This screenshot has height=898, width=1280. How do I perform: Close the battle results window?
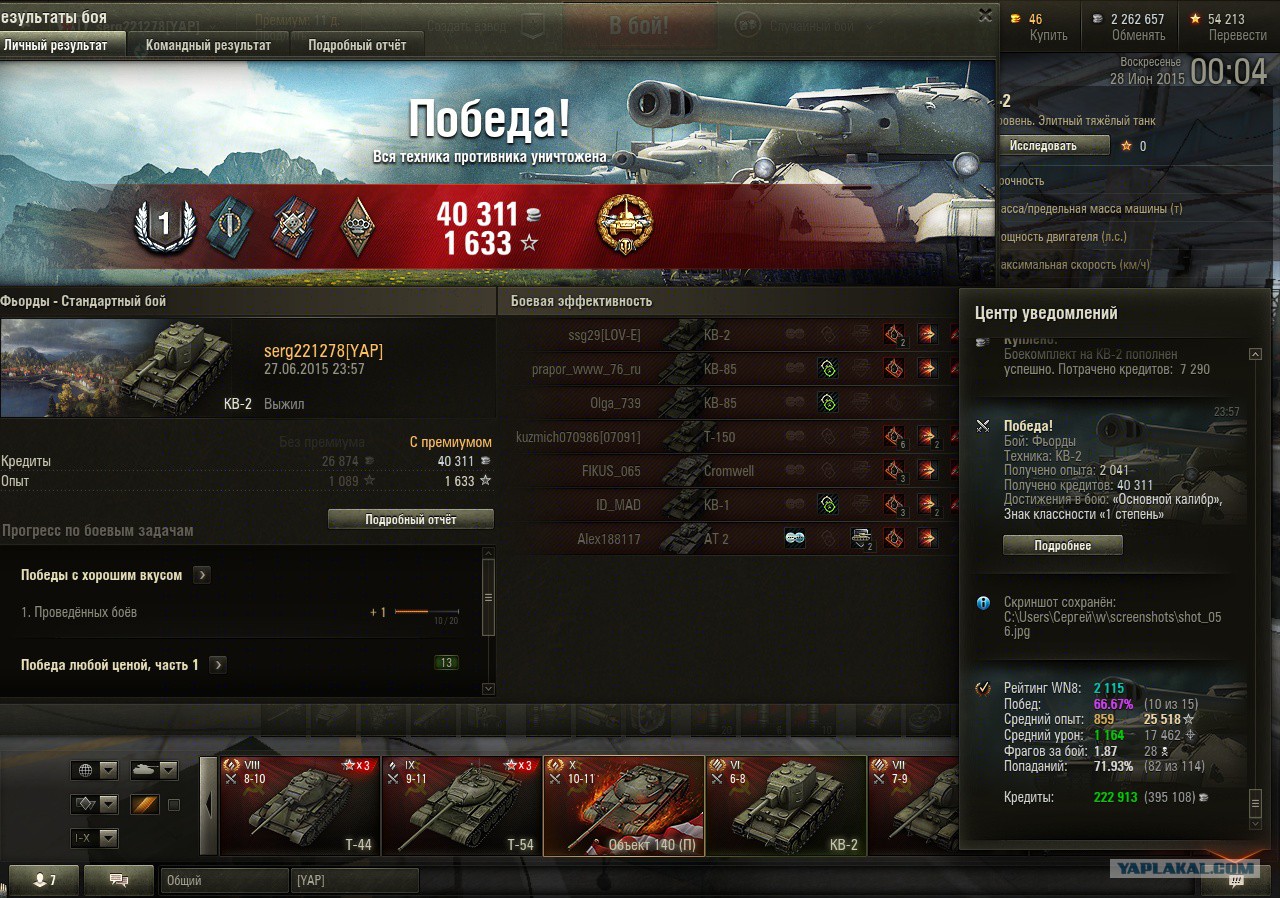tap(985, 15)
